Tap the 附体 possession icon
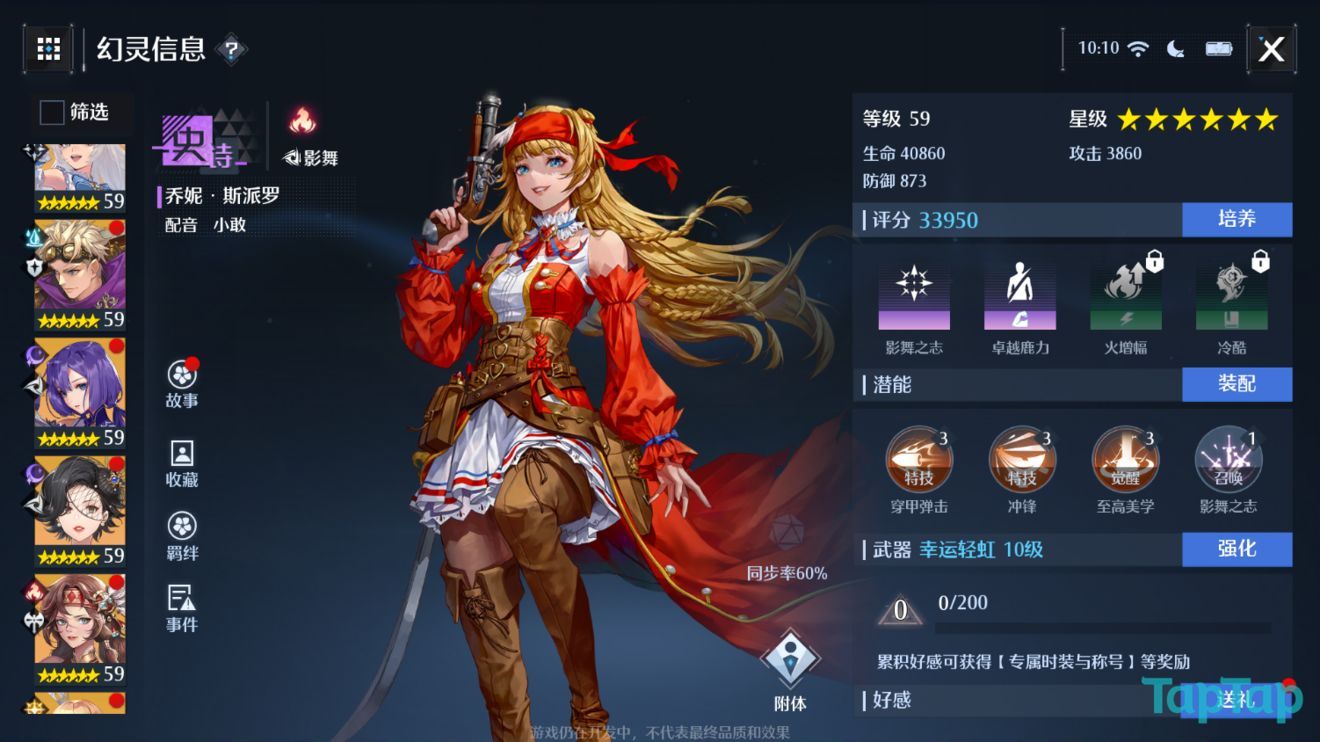This screenshot has width=1320, height=742. point(791,656)
